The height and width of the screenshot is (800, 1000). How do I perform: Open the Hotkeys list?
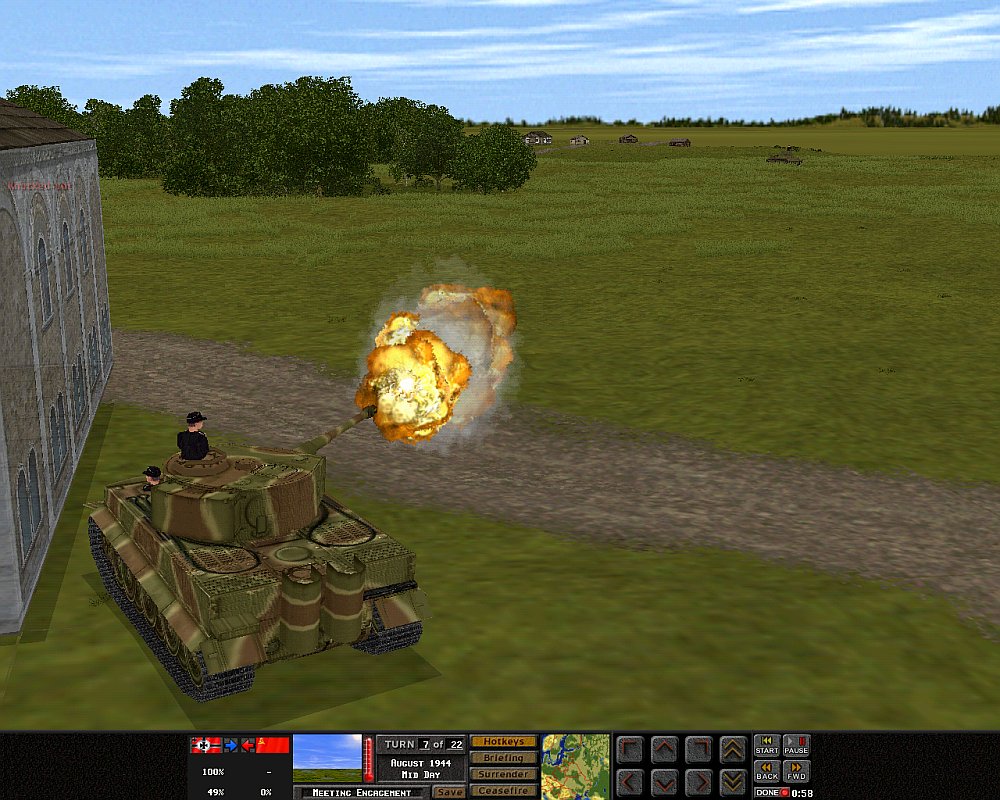click(x=503, y=742)
